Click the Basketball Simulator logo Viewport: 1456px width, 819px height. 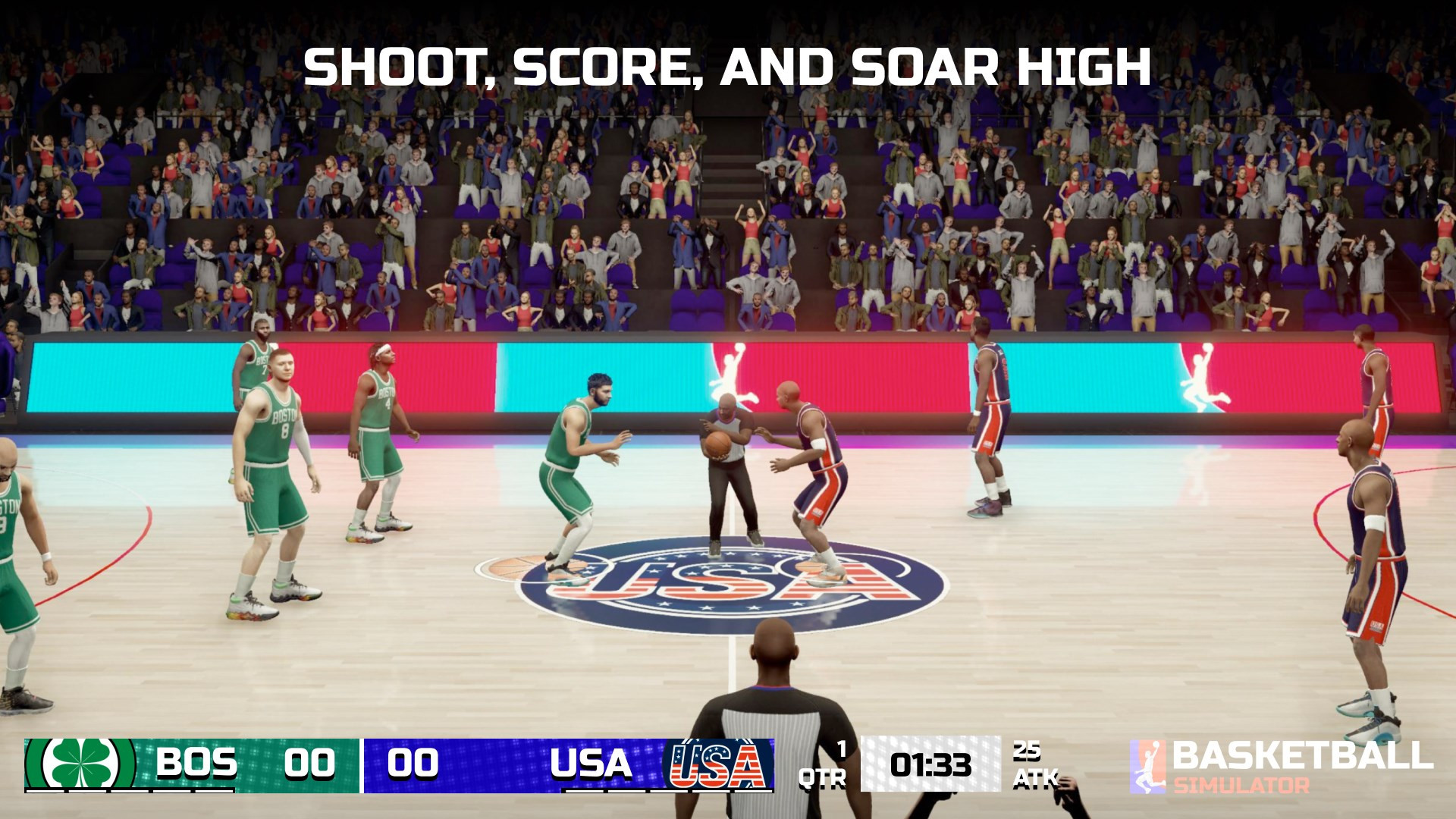point(1282,766)
